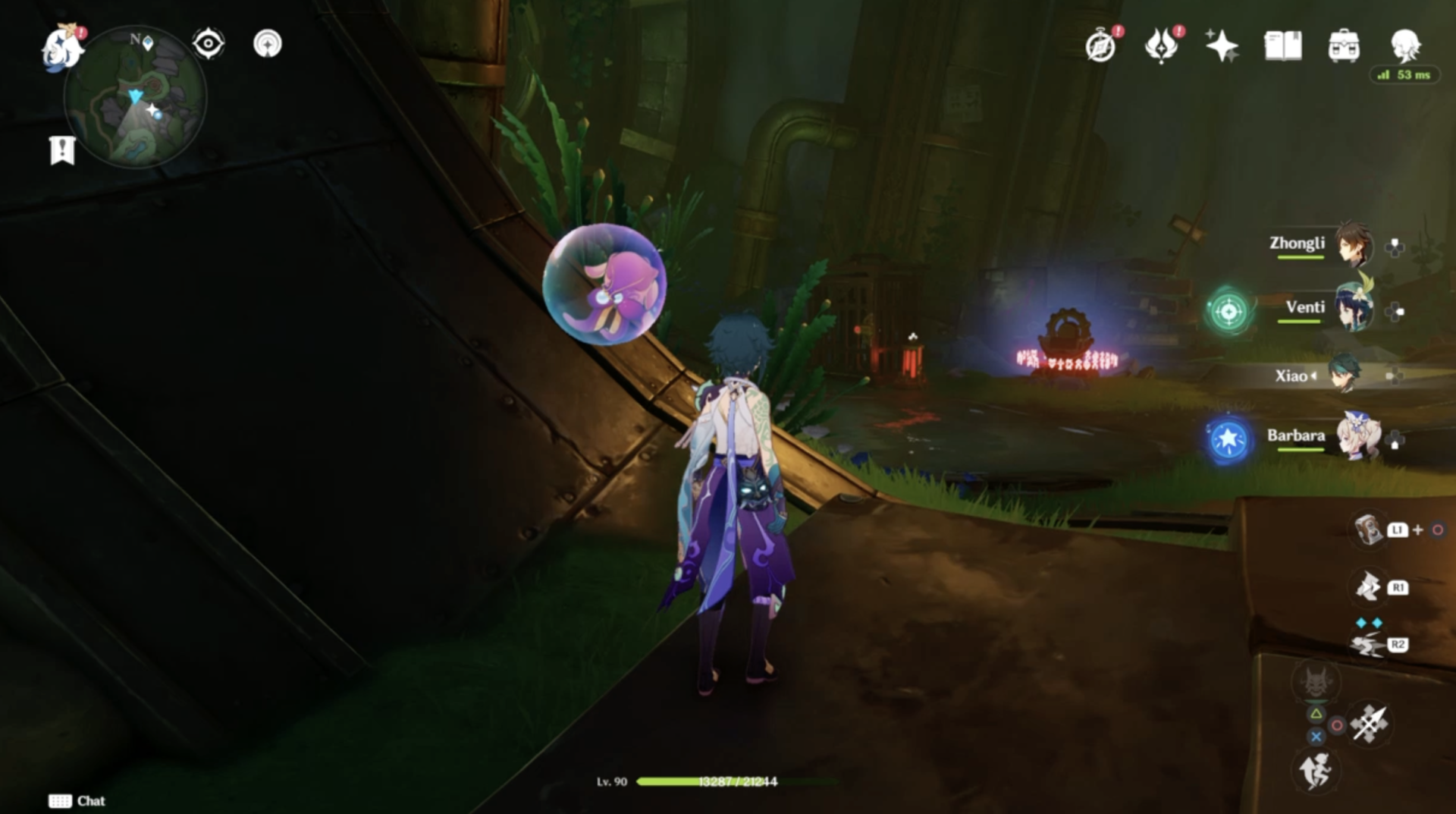Open the Chat panel
The height and width of the screenshot is (814, 1456).
click(x=76, y=801)
